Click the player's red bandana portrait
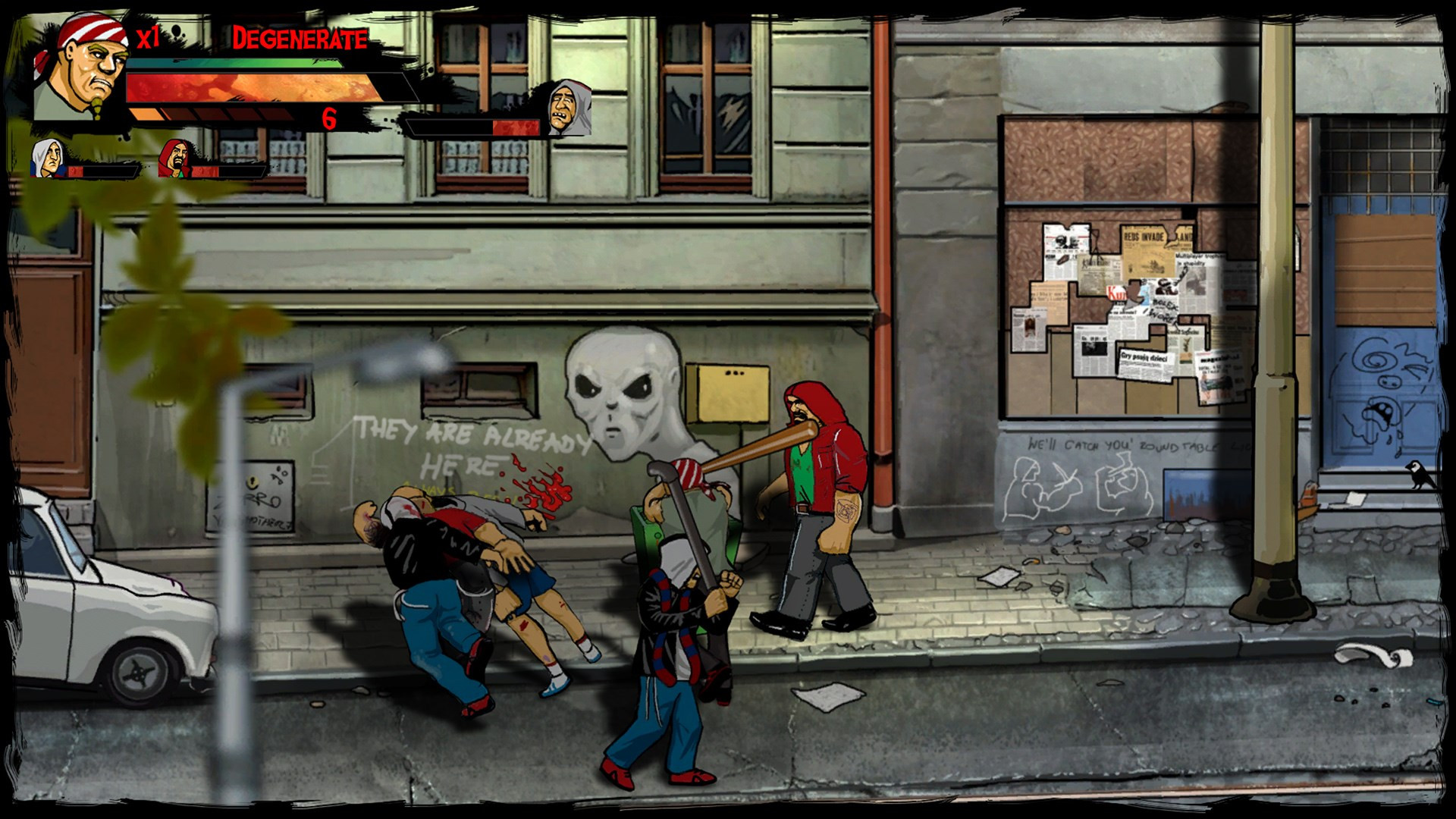This screenshot has width=1456, height=819. pyautogui.click(x=82, y=68)
